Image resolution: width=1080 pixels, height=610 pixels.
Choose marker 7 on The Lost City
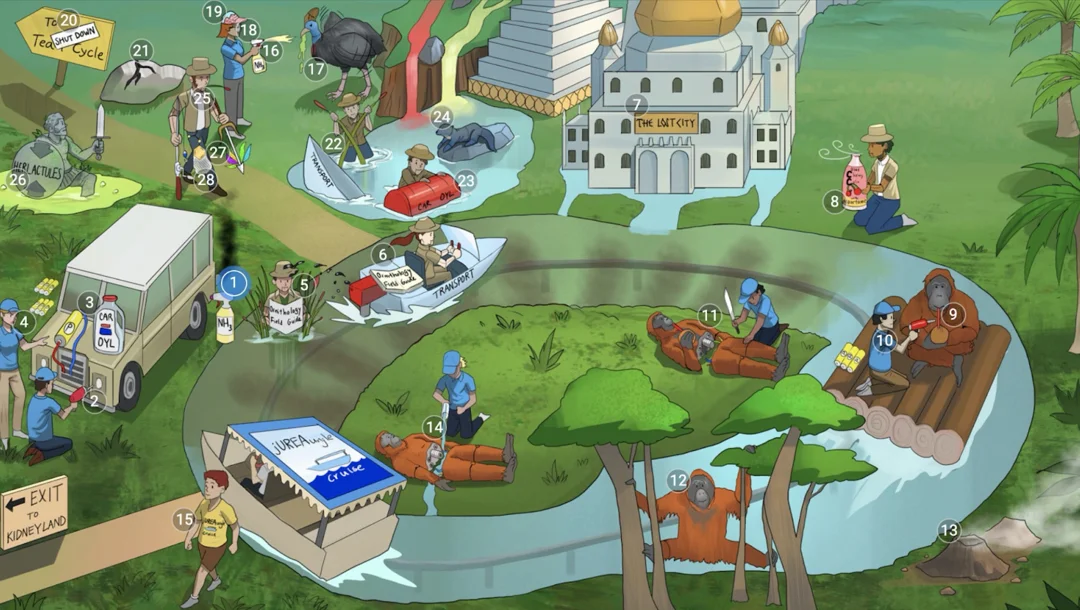click(x=635, y=104)
